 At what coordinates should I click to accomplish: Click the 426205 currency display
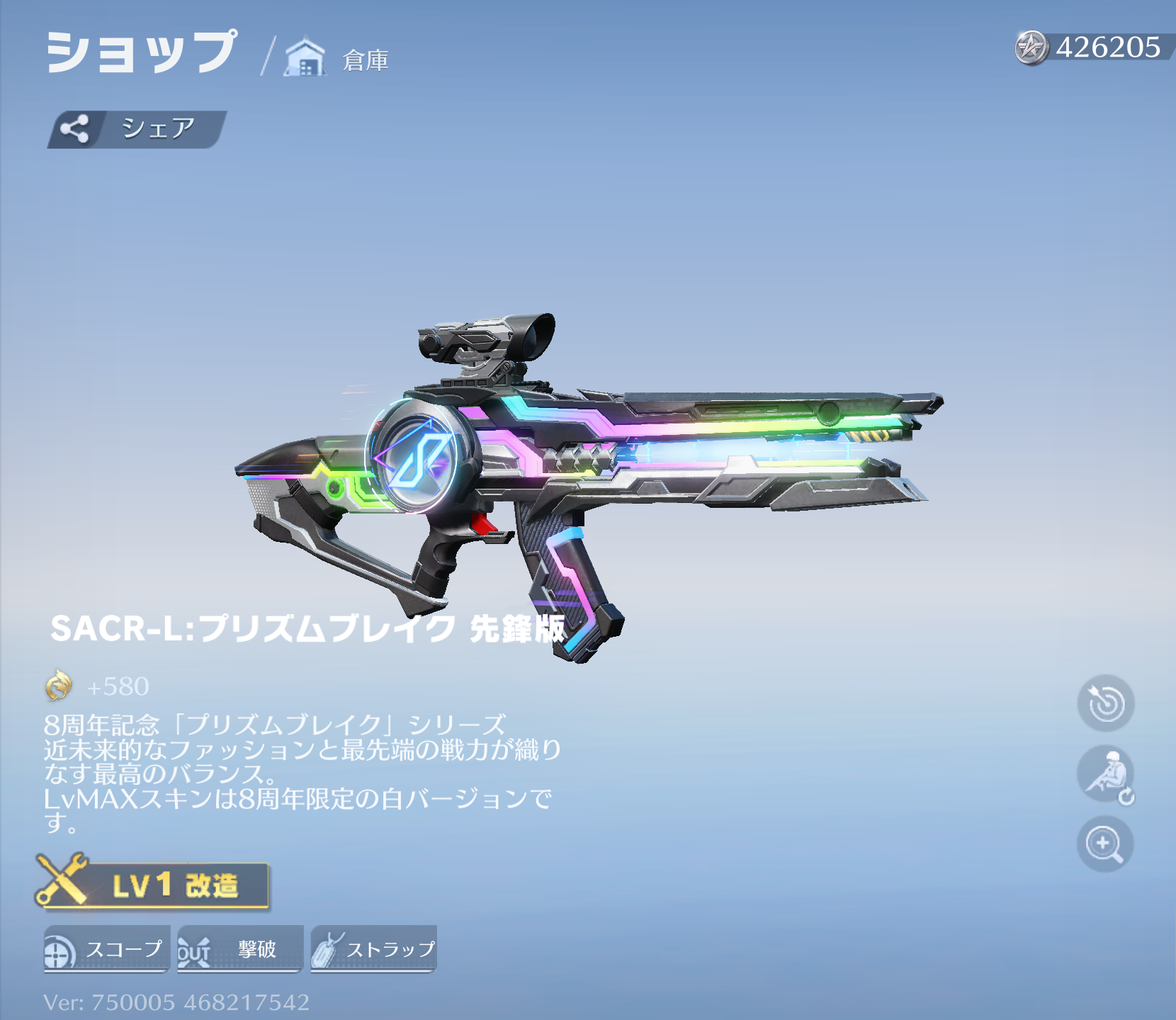(x=1102, y=48)
